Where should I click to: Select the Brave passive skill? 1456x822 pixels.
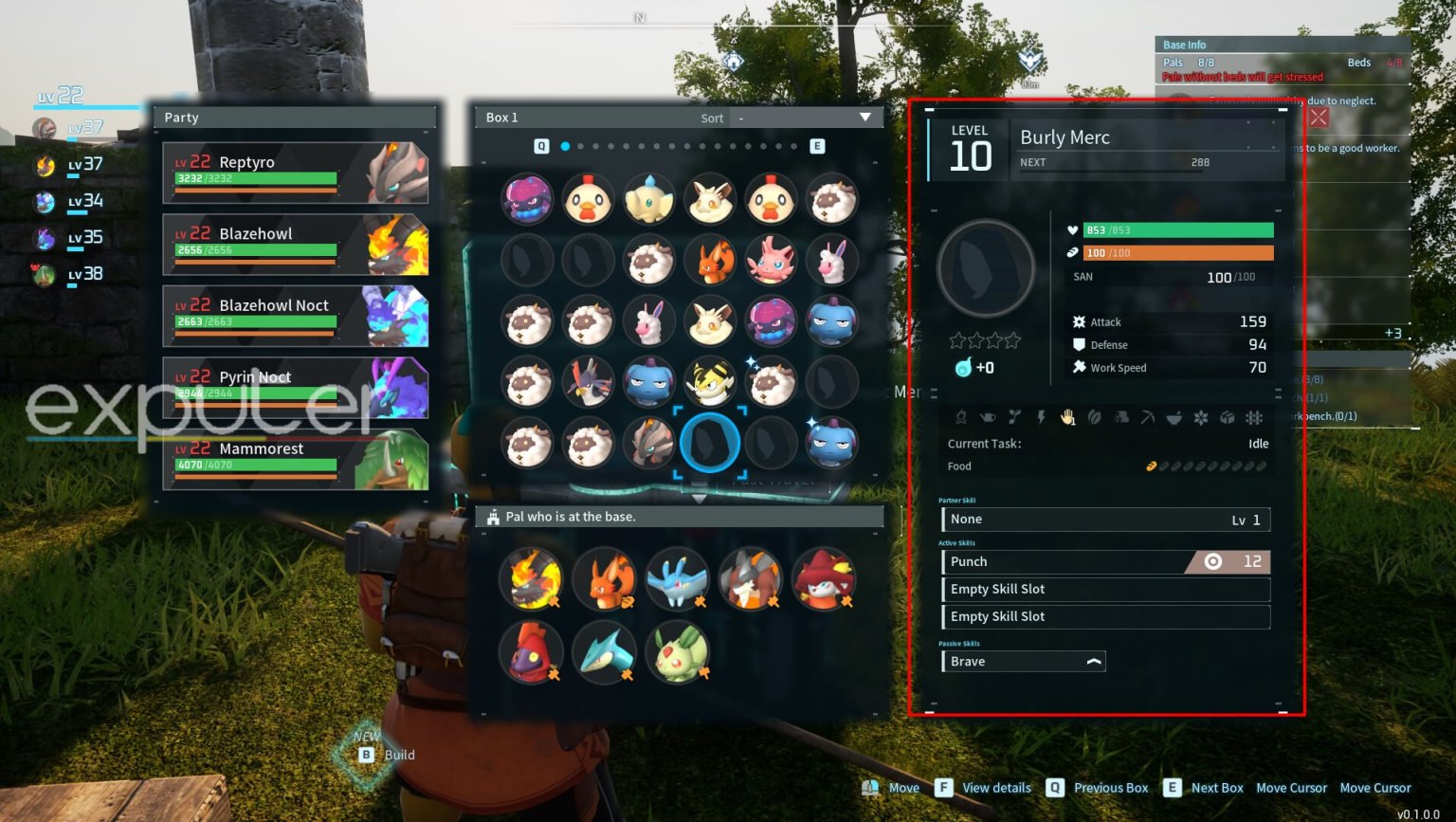[x=1023, y=661]
